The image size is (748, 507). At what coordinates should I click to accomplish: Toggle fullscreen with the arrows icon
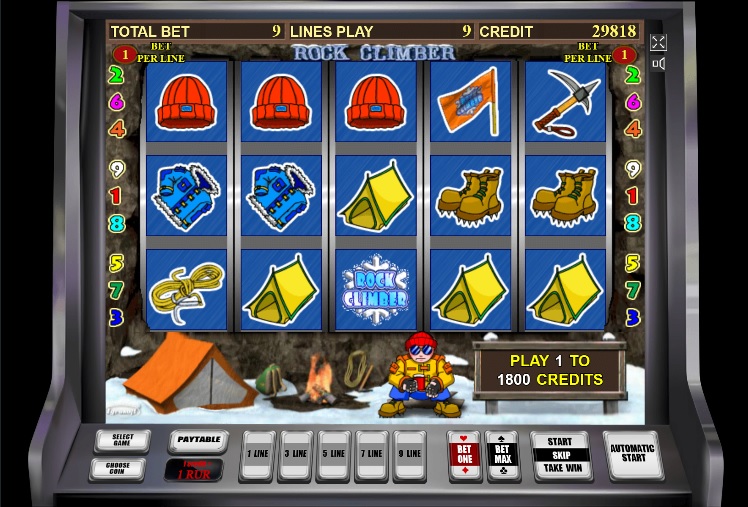pos(658,42)
